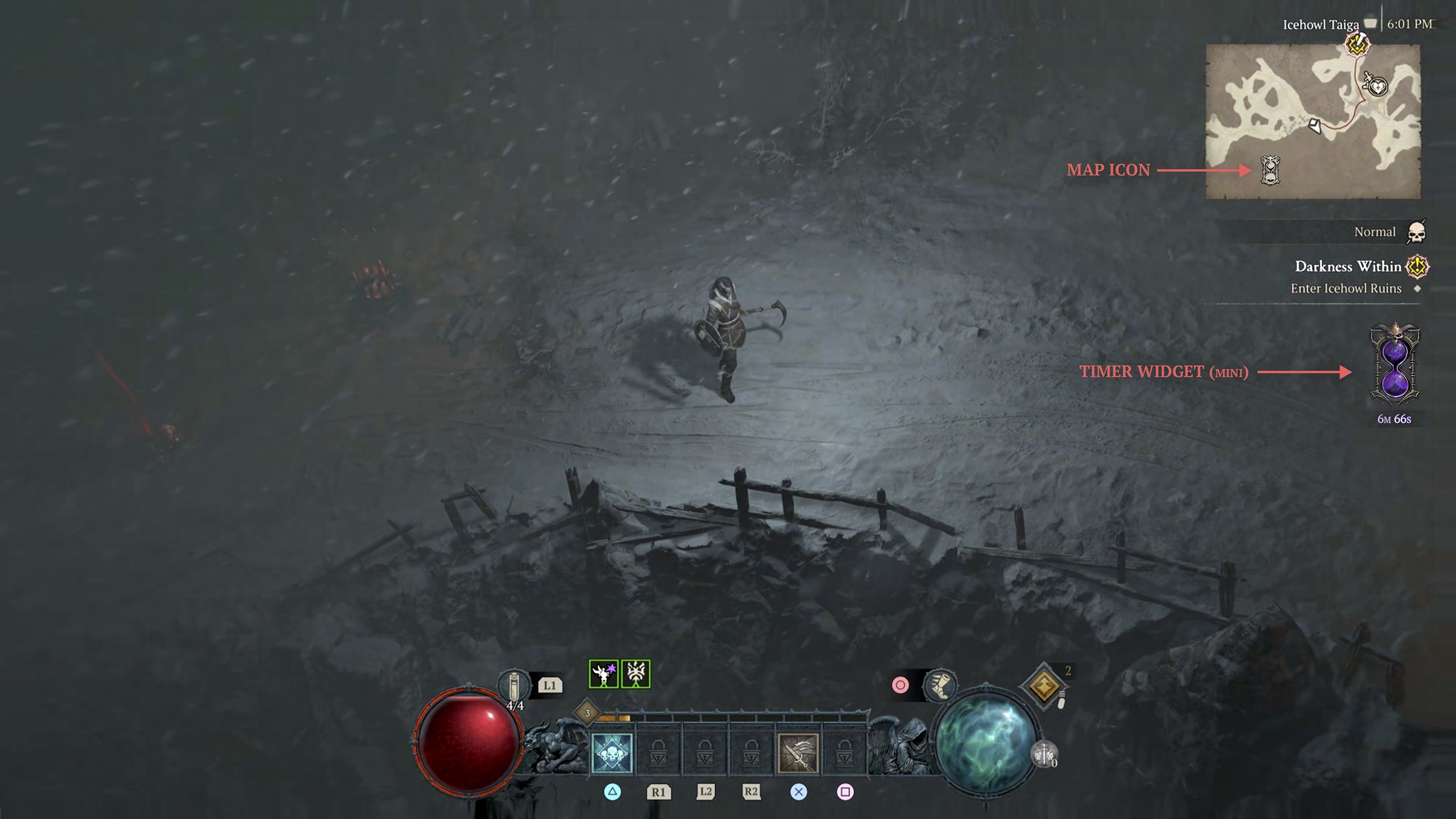Activate the triple skull skill slot
Viewport: 1456px width, 819px height.
[612, 753]
